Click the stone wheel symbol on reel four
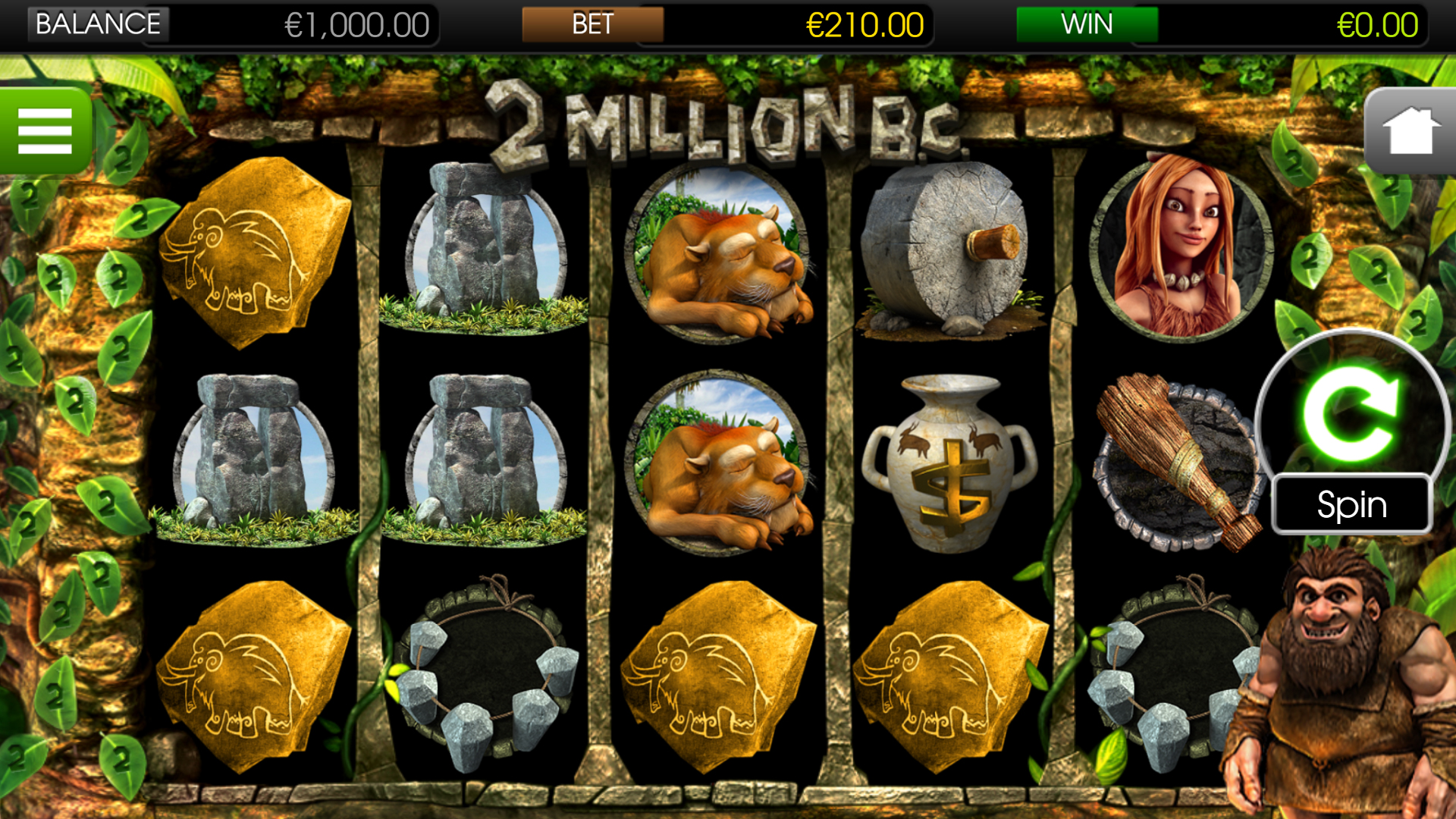This screenshot has width=1456, height=819. (948, 250)
